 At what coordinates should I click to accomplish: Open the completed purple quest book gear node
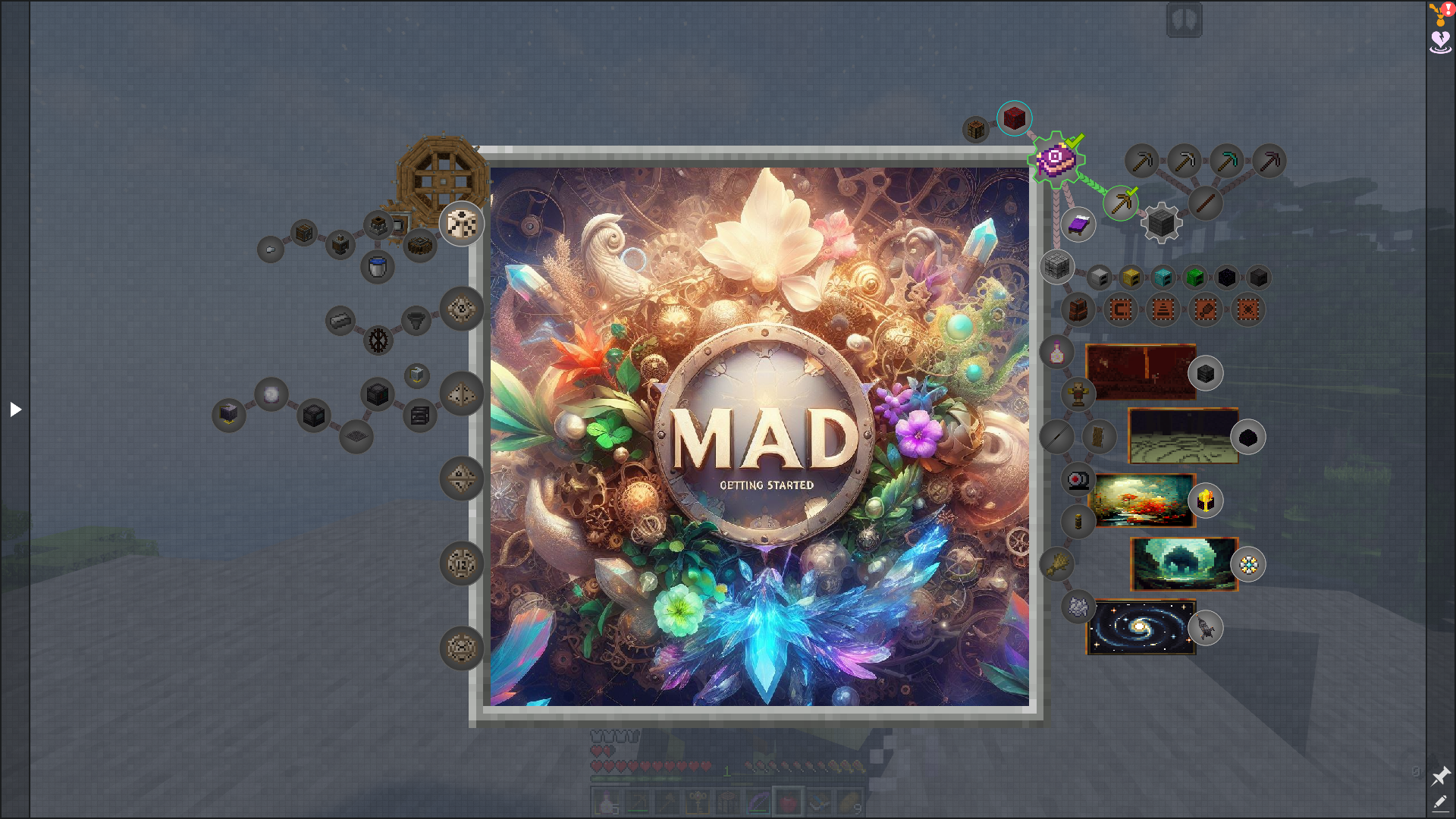1056,159
